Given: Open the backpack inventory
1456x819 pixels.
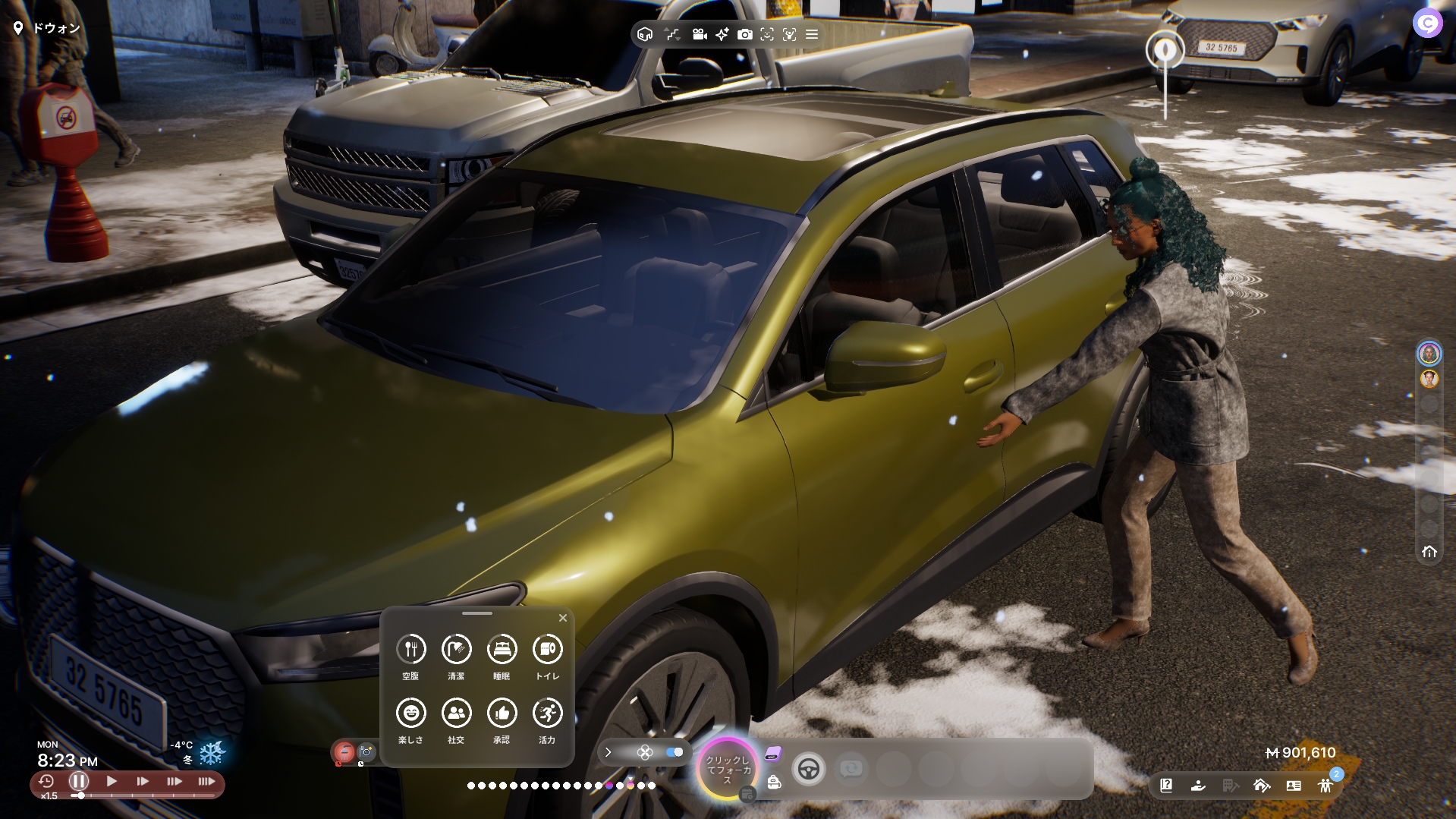Looking at the screenshot, I should pyautogui.click(x=774, y=782).
